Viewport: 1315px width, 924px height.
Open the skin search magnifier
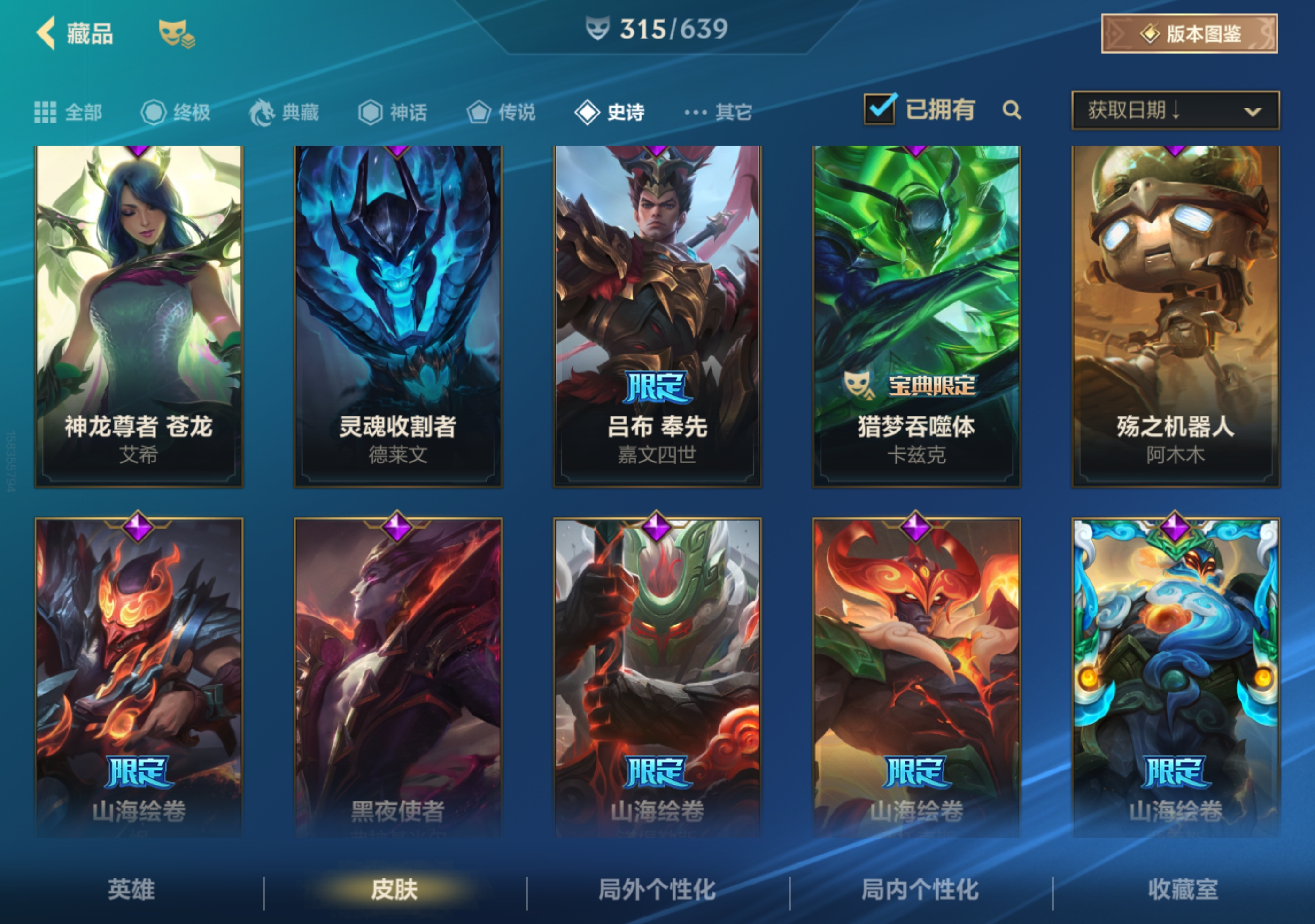(1012, 110)
